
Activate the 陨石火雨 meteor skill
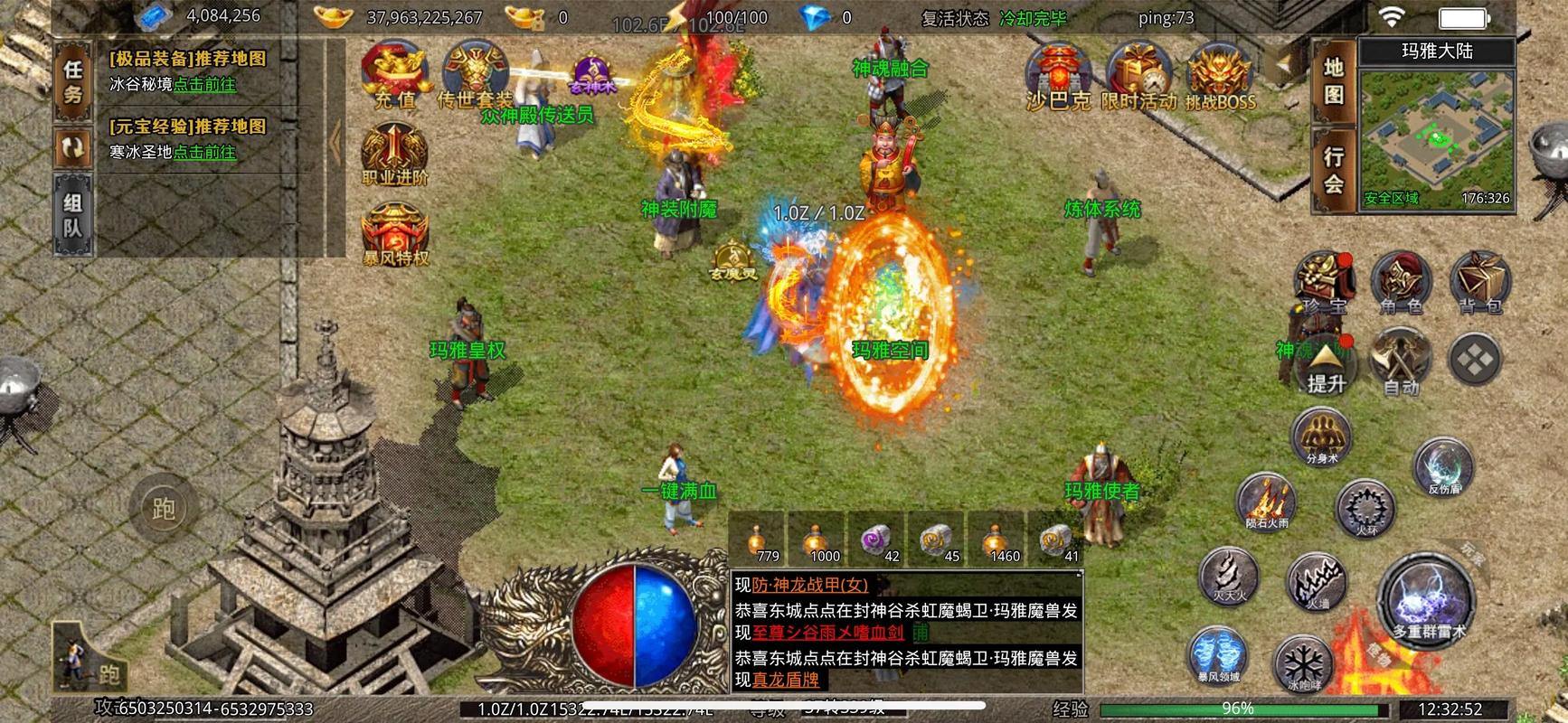click(x=1267, y=502)
